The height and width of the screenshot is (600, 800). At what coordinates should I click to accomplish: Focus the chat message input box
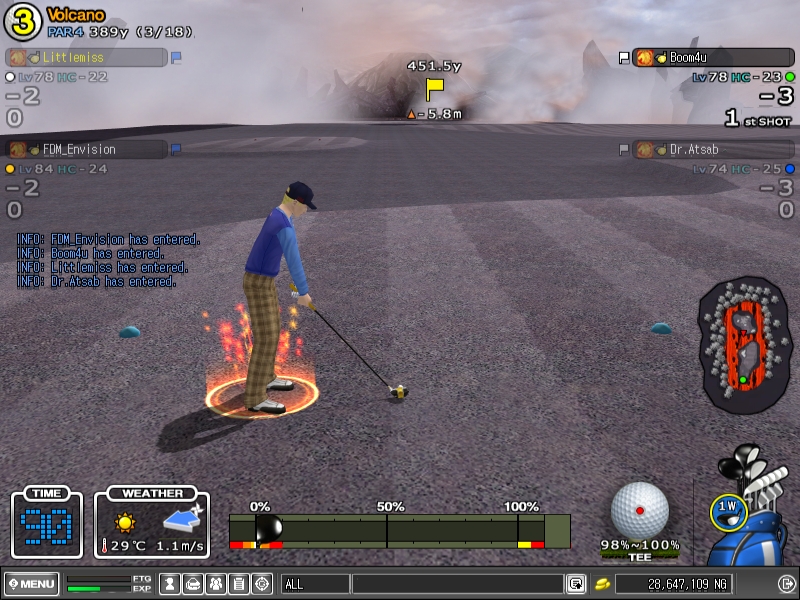coord(457,584)
